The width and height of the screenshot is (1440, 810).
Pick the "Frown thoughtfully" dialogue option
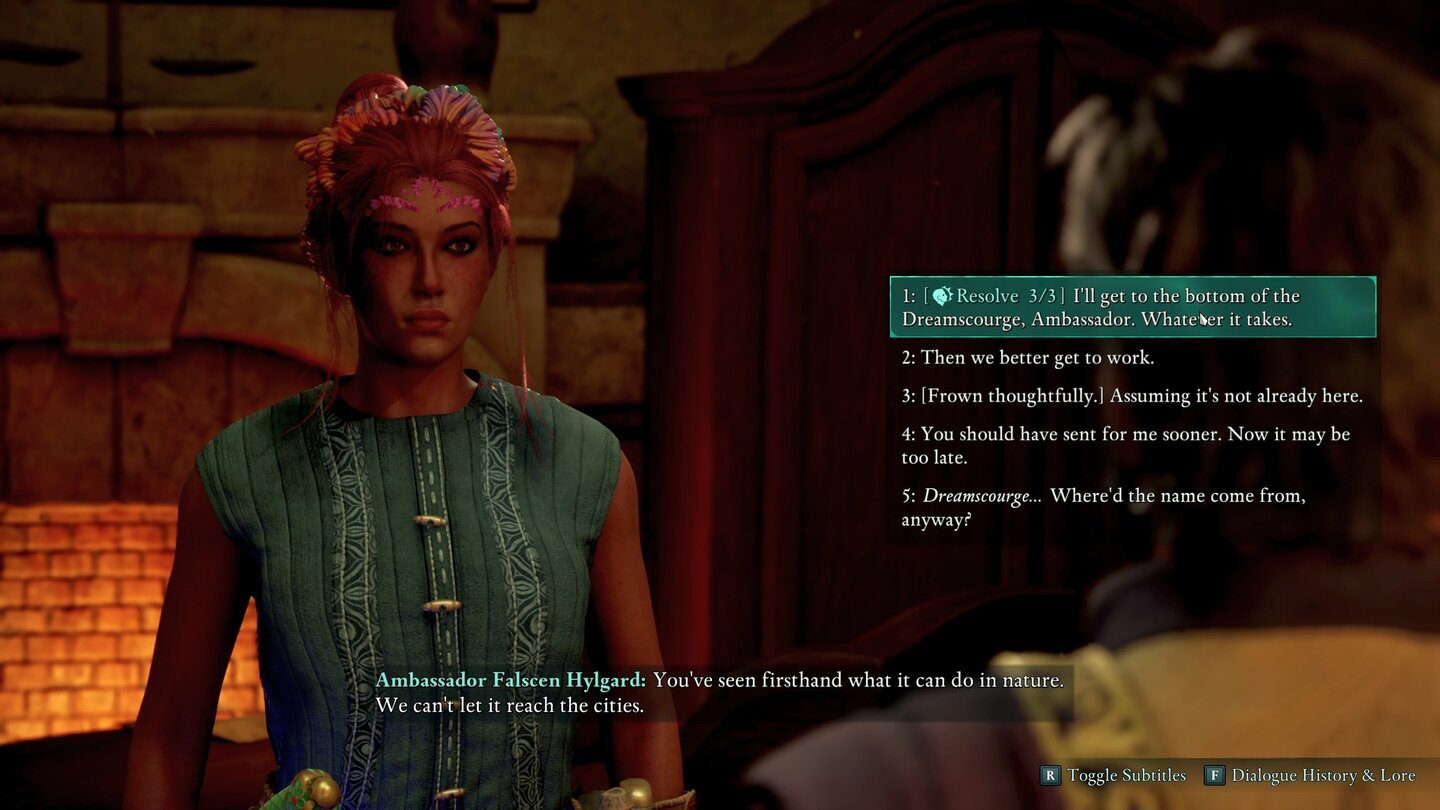coord(1132,396)
